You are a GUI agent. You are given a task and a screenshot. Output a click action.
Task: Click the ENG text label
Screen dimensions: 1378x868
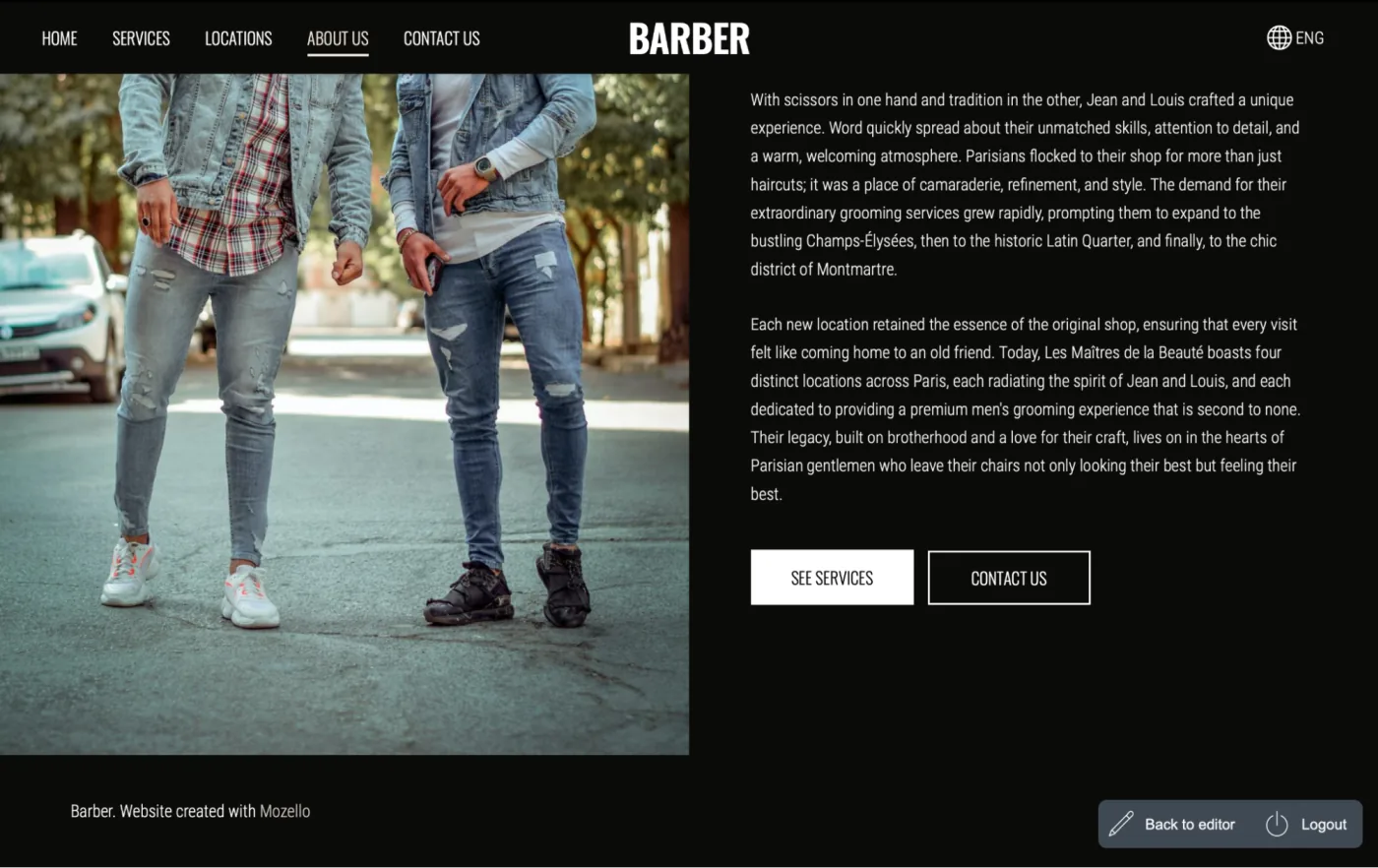point(1310,37)
